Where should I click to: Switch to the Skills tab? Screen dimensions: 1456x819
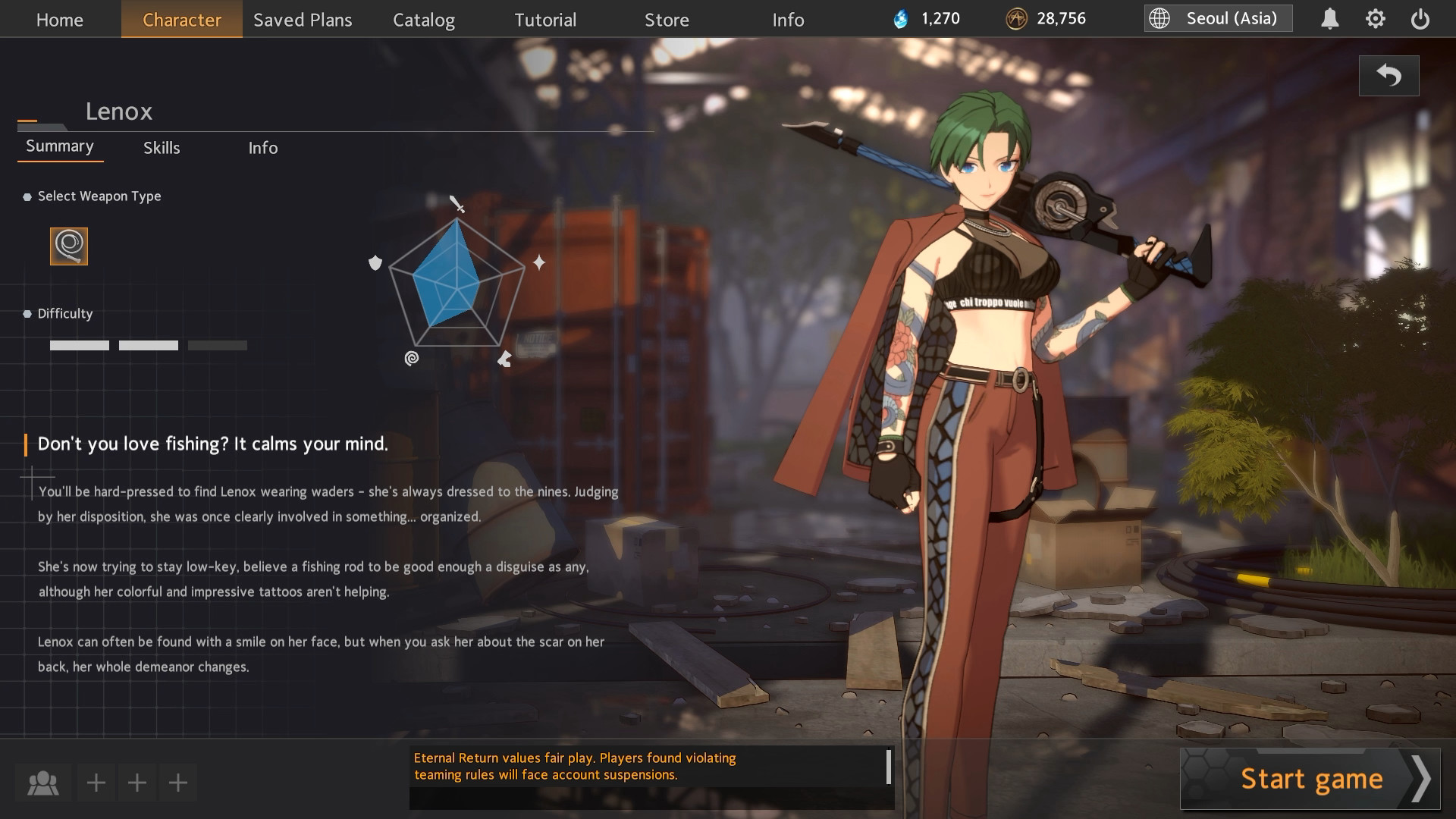(x=161, y=148)
